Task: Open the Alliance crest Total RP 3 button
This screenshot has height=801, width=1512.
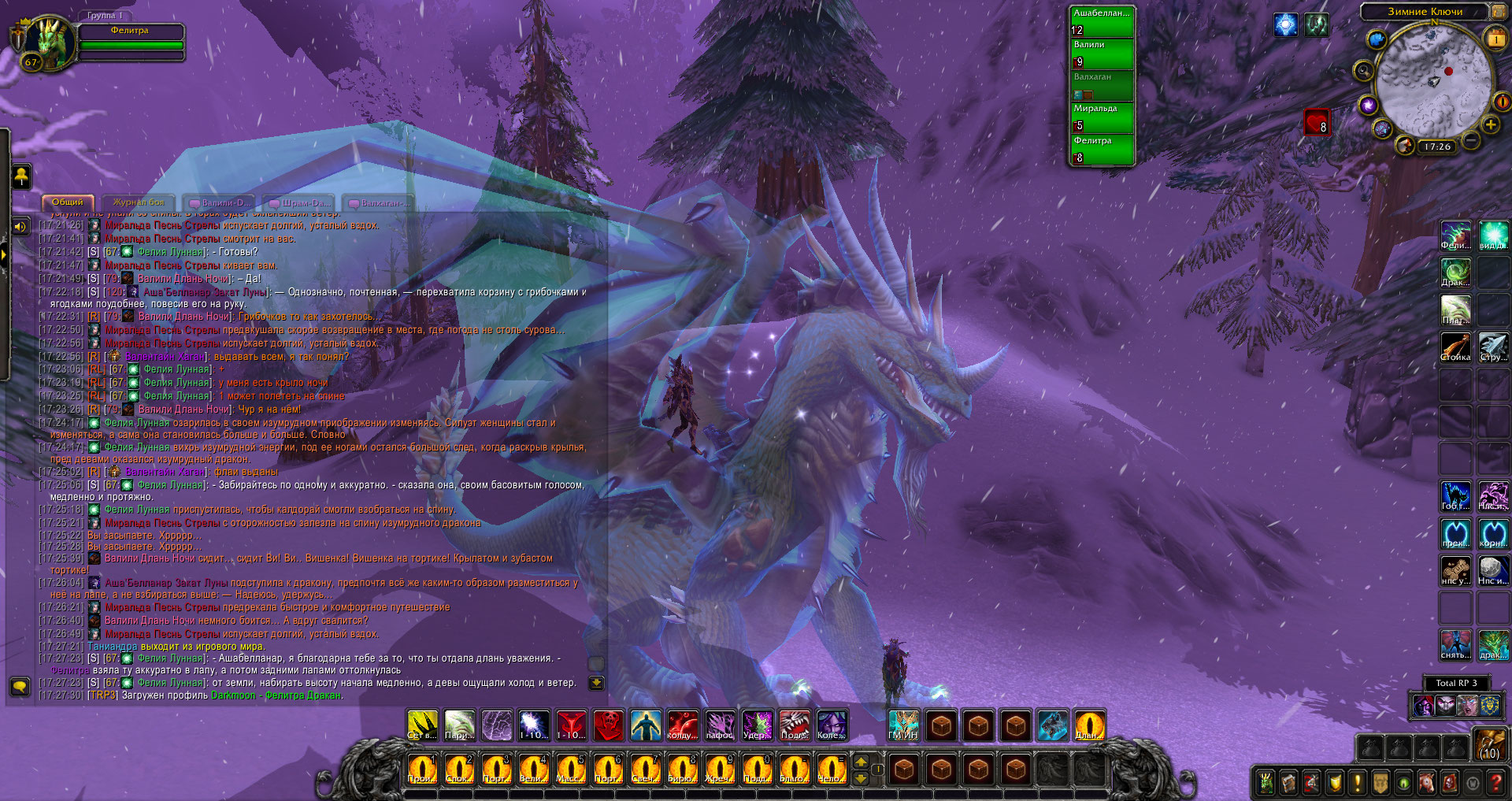Action: pos(1492,705)
